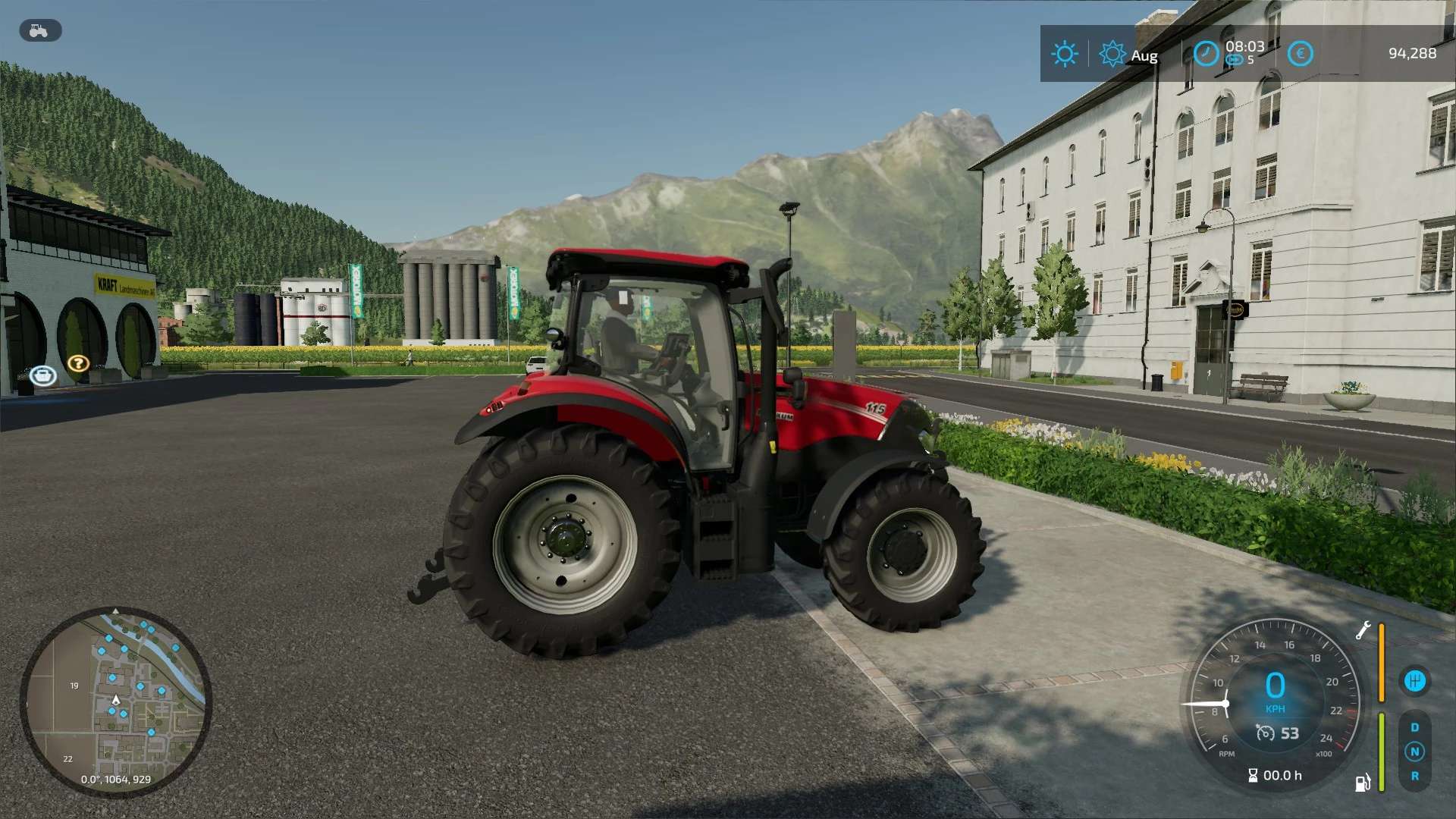
Task: Select the shop basket marker
Action: tap(43, 375)
